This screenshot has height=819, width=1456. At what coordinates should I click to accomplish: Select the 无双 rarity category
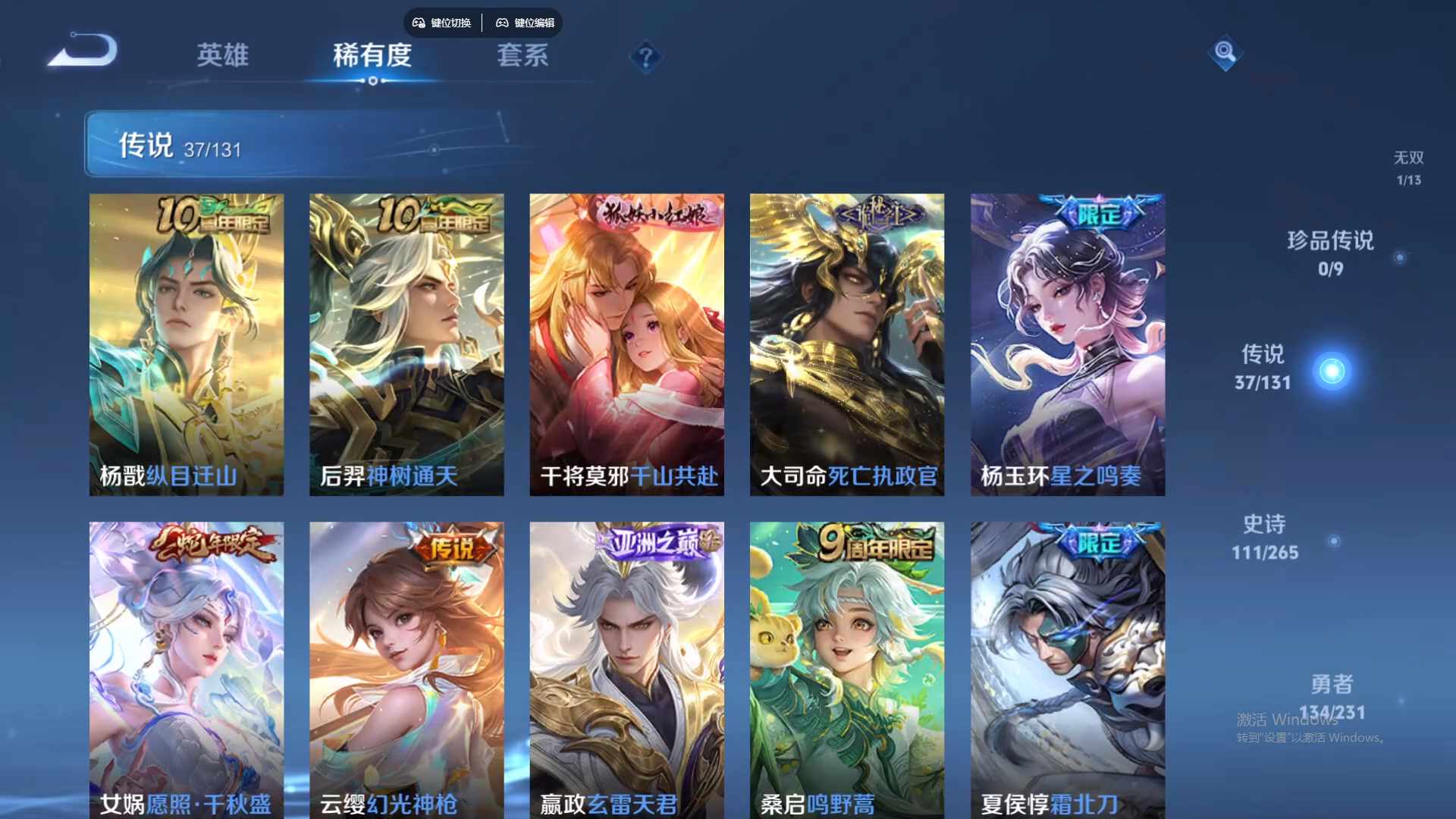(x=1408, y=167)
